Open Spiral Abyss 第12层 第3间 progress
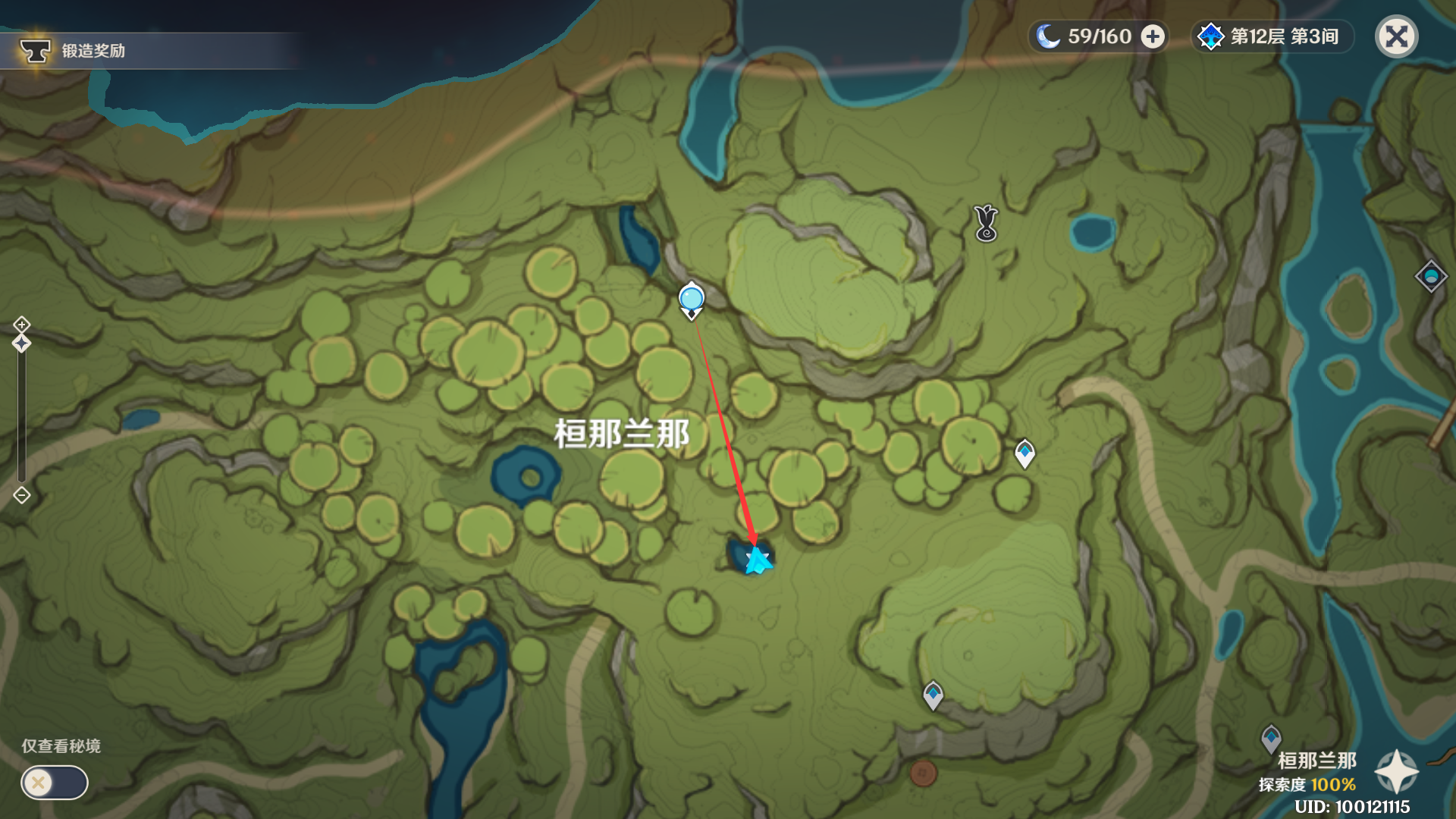 (1272, 36)
